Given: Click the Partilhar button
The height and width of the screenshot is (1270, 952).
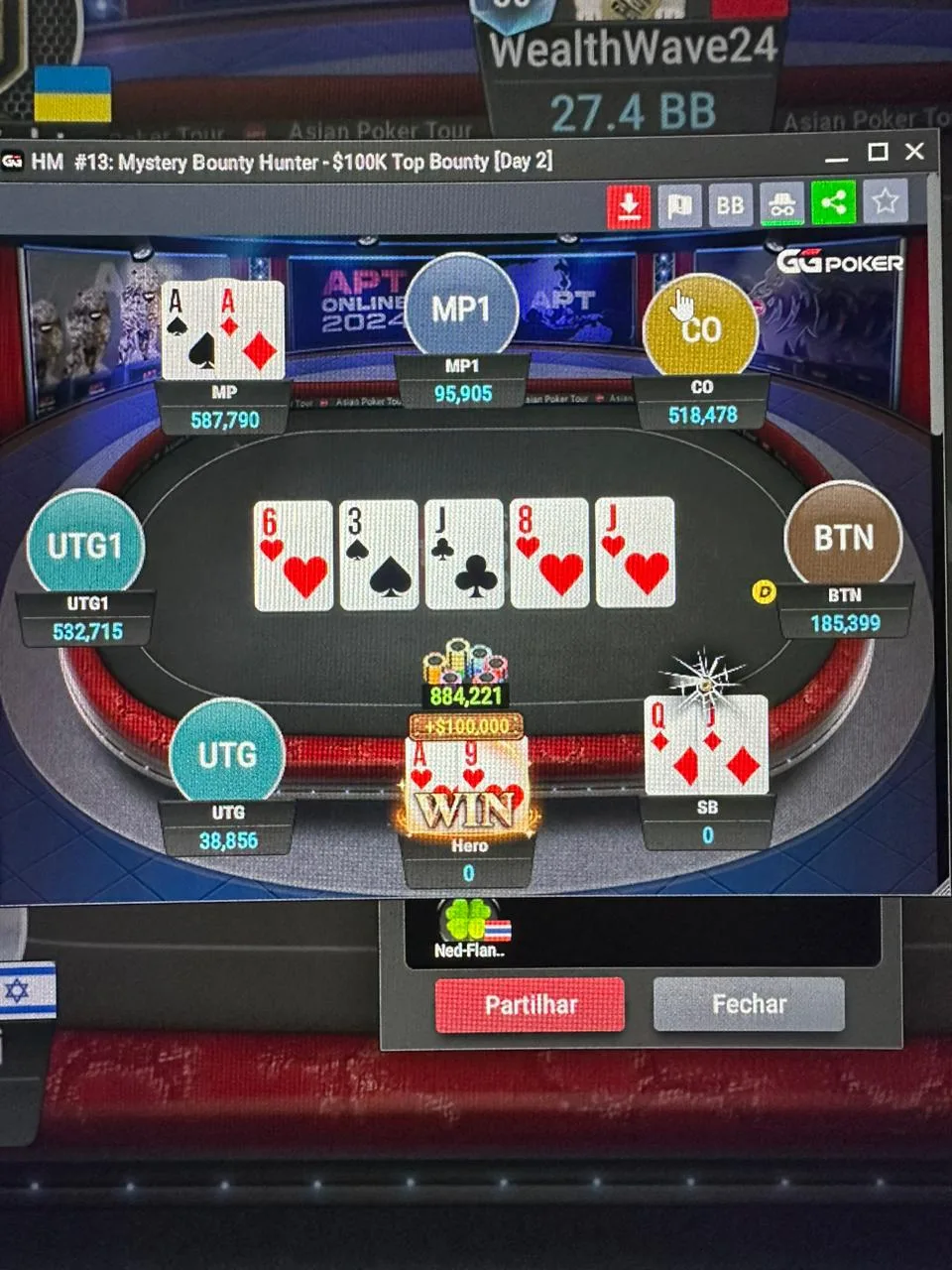Looking at the screenshot, I should coord(530,1005).
